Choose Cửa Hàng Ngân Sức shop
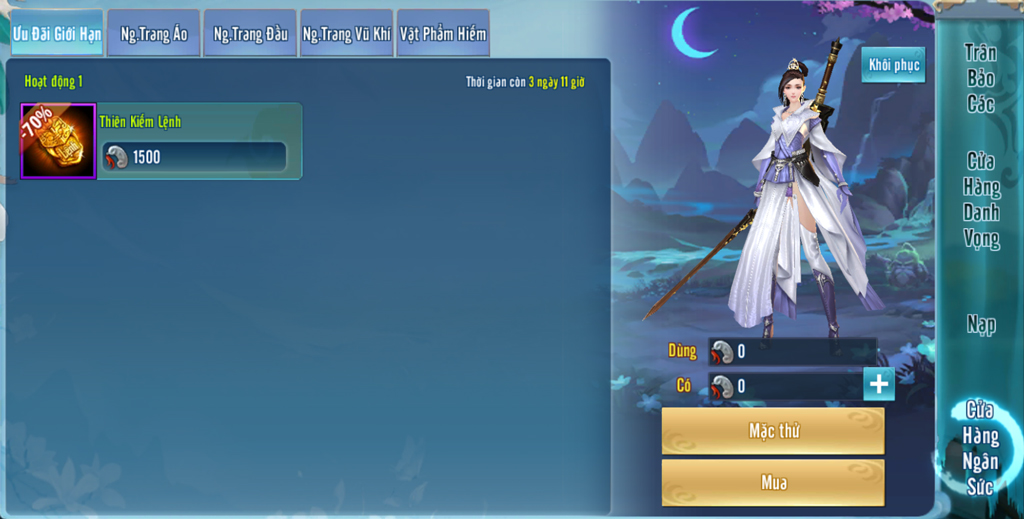1024x519 pixels. click(x=981, y=448)
